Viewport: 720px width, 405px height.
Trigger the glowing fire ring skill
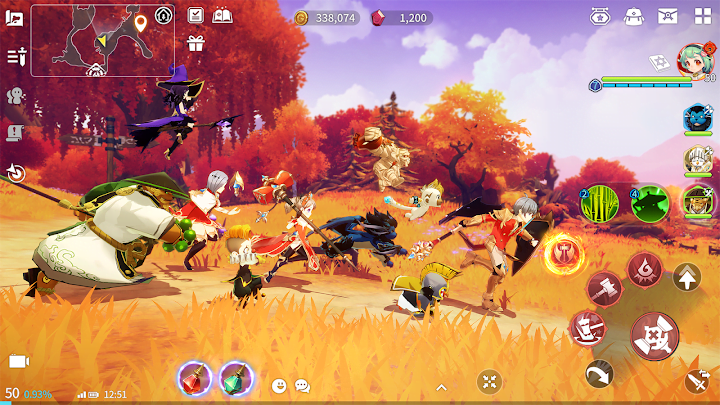tap(564, 254)
